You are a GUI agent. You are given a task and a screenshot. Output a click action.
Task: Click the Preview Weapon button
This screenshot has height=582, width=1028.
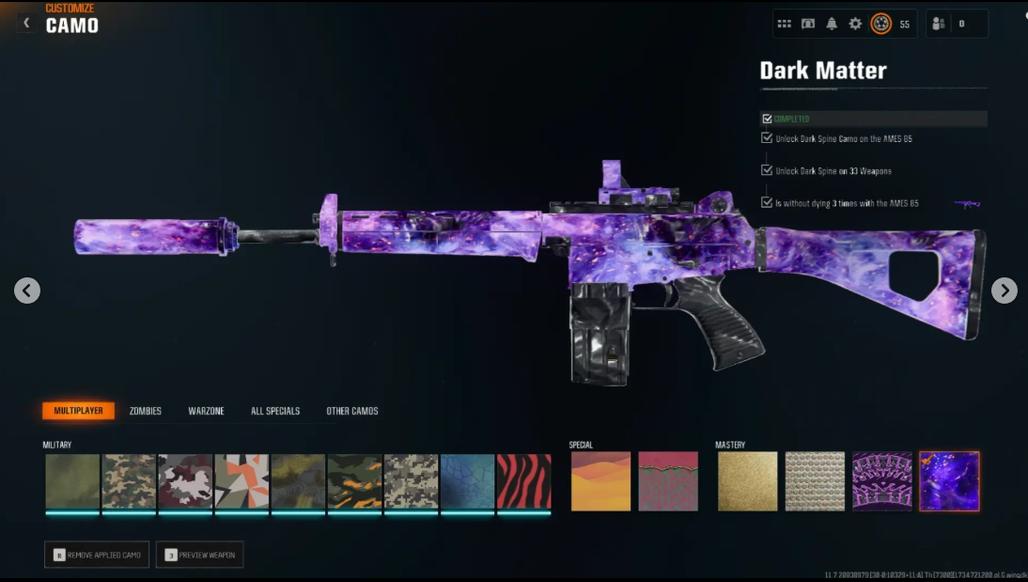pyautogui.click(x=200, y=554)
